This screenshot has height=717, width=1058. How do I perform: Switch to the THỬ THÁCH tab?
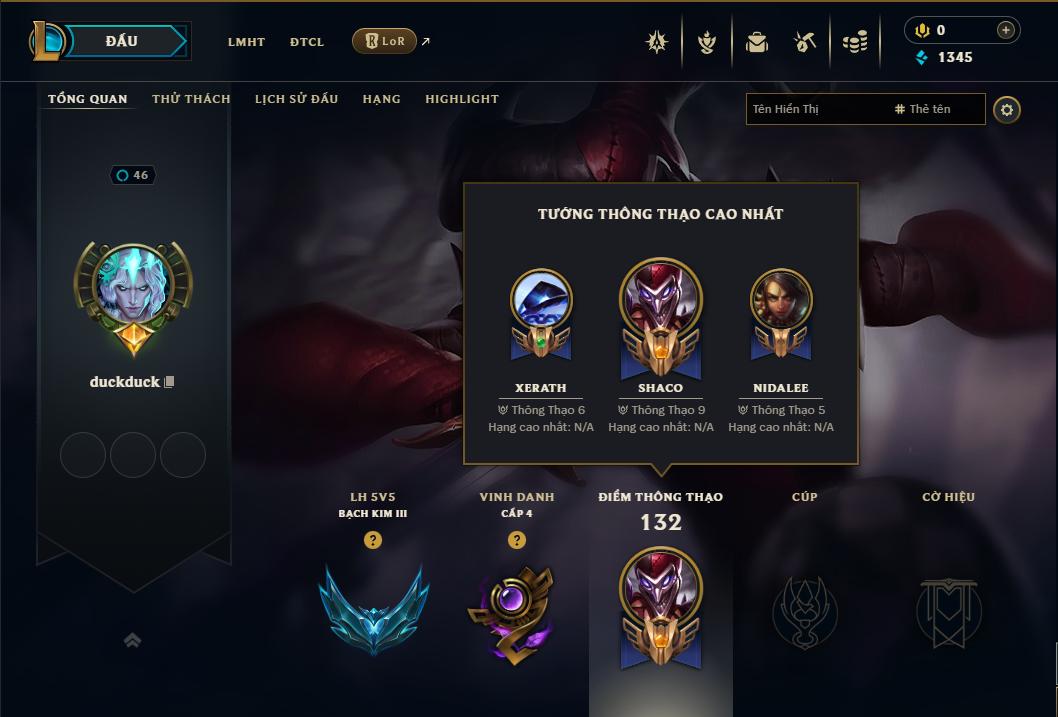pyautogui.click(x=191, y=99)
